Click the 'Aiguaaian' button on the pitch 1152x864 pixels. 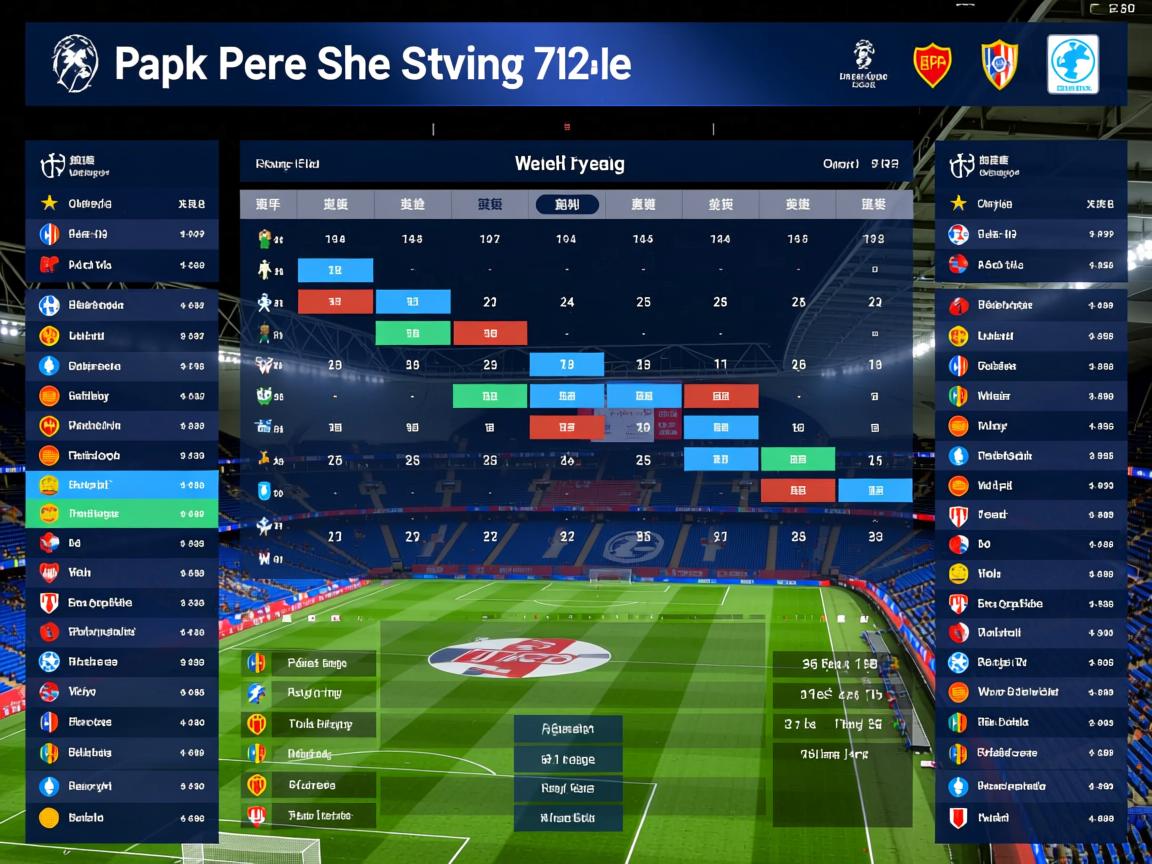(x=568, y=729)
